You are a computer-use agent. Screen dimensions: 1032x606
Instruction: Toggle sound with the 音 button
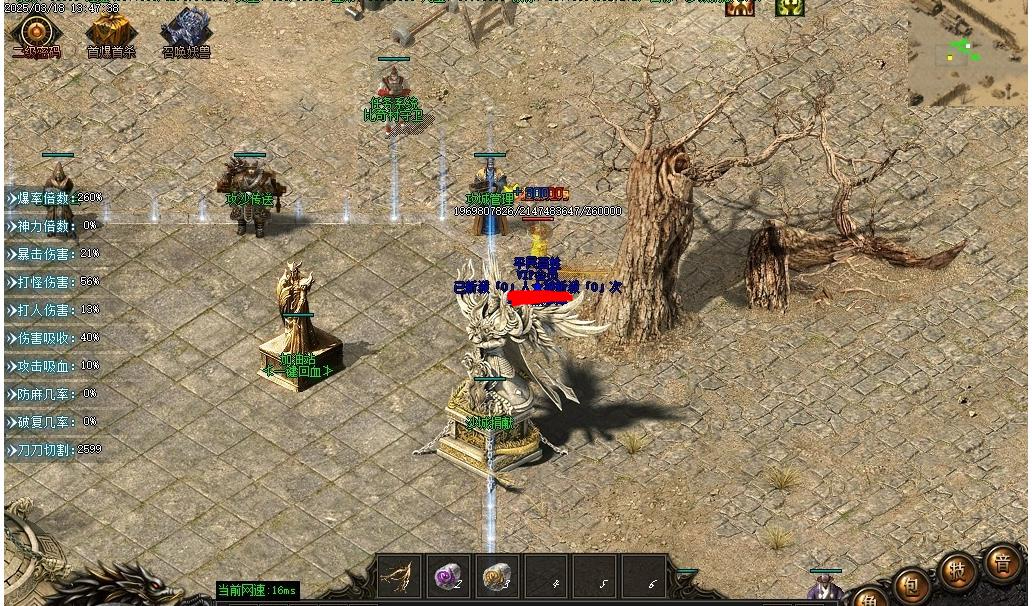(x=1002, y=562)
